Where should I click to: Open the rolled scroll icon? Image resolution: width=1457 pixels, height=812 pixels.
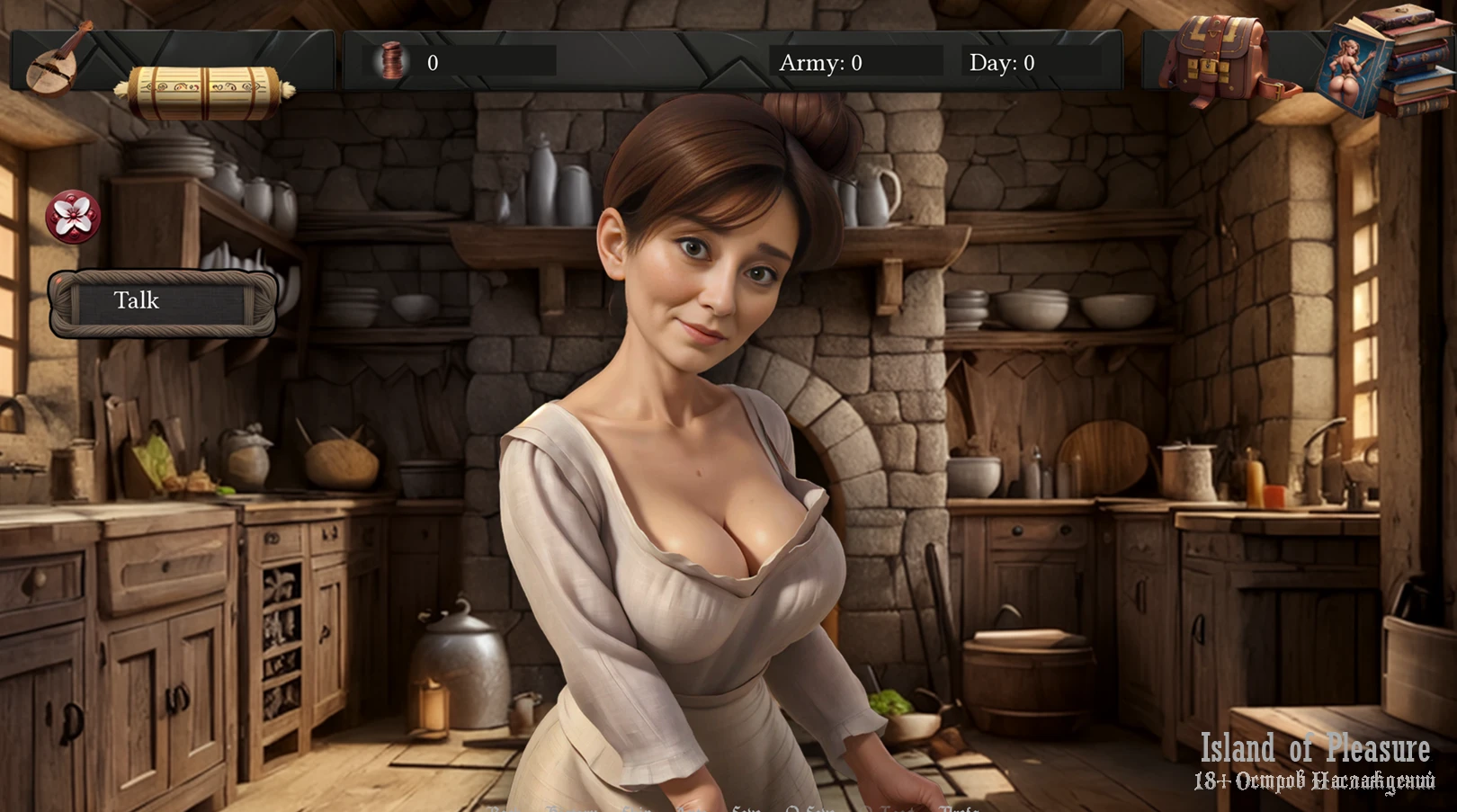pyautogui.click(x=205, y=91)
